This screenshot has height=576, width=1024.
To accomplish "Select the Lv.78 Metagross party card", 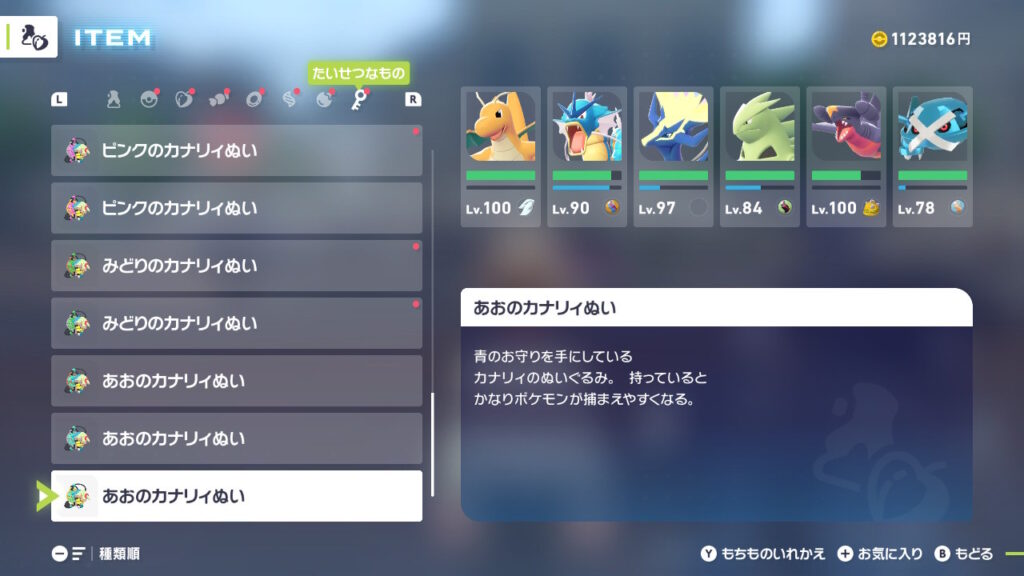I will pyautogui.click(x=932, y=155).
